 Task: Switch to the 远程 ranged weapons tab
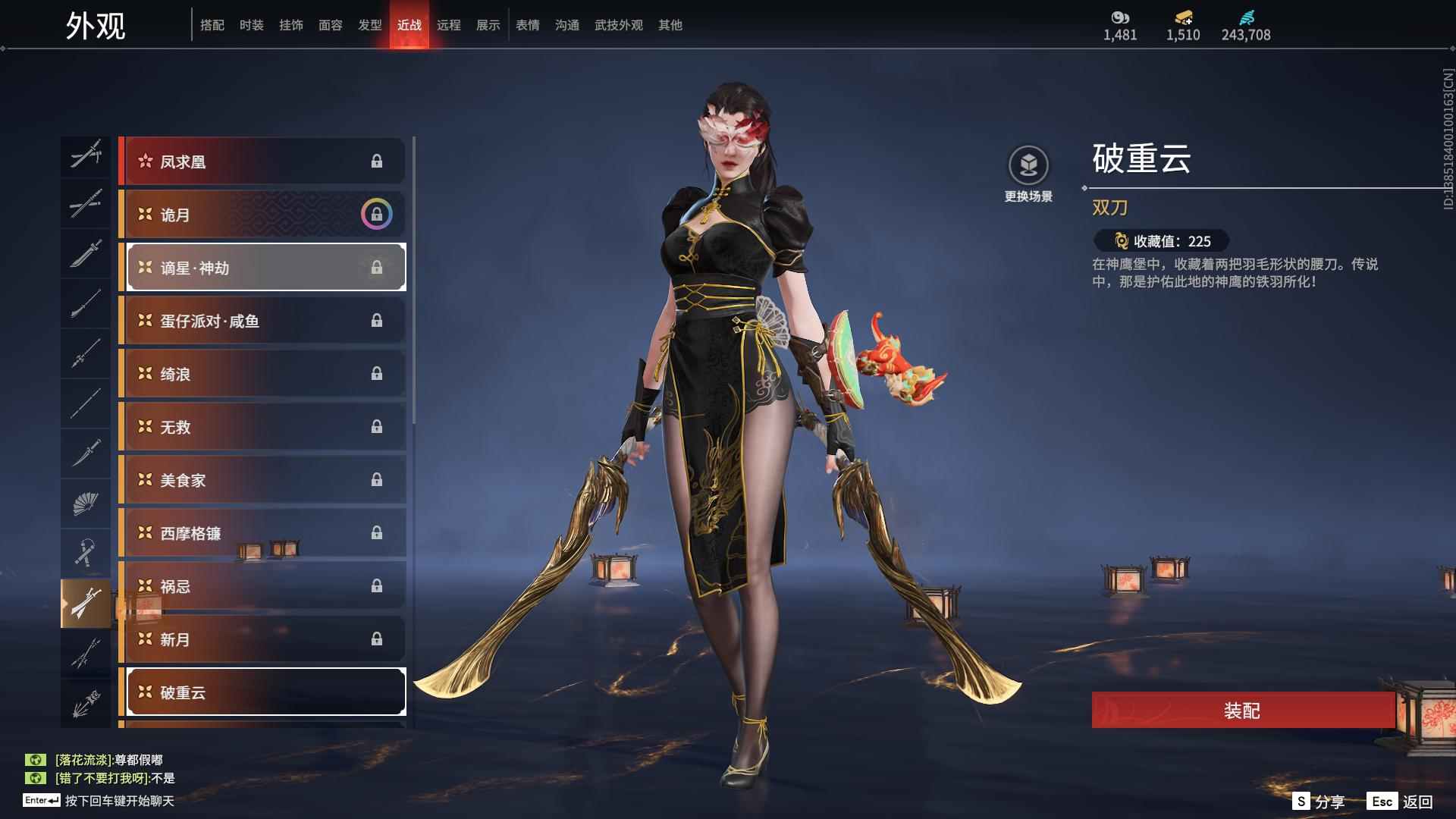tap(450, 24)
